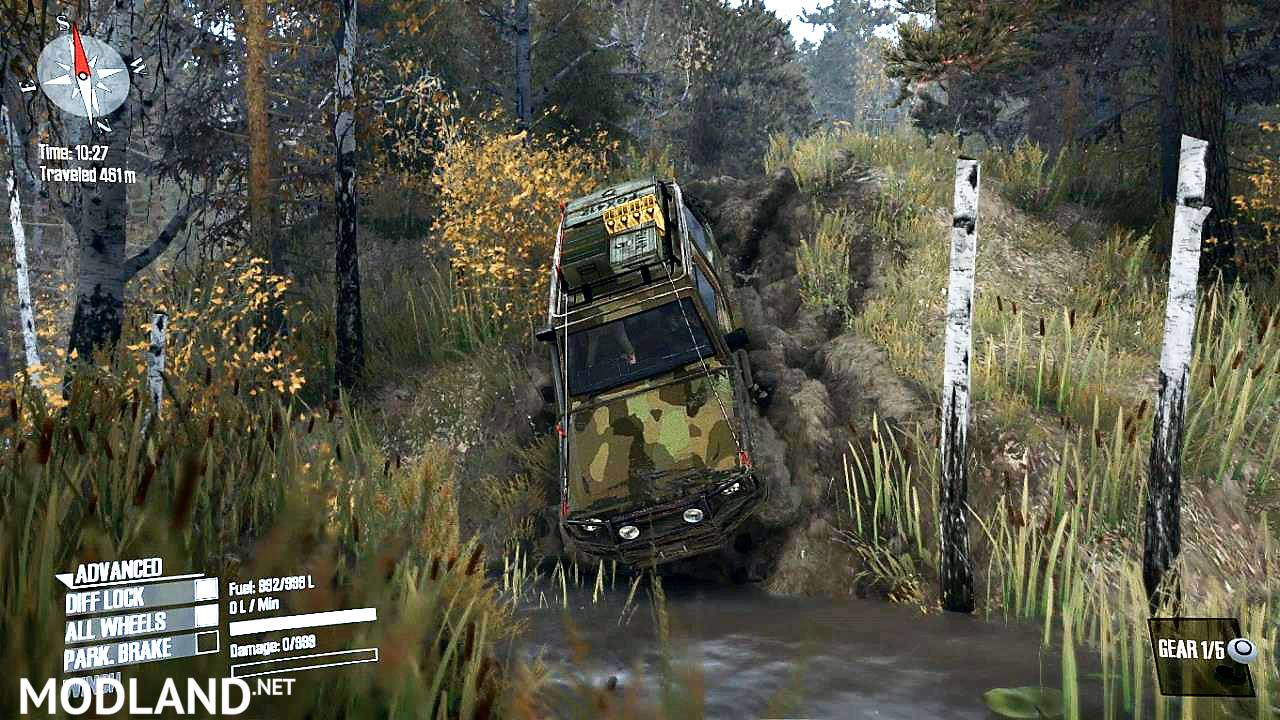Click the Damage: 0/999 readout
The width and height of the screenshot is (1280, 720).
(272, 647)
